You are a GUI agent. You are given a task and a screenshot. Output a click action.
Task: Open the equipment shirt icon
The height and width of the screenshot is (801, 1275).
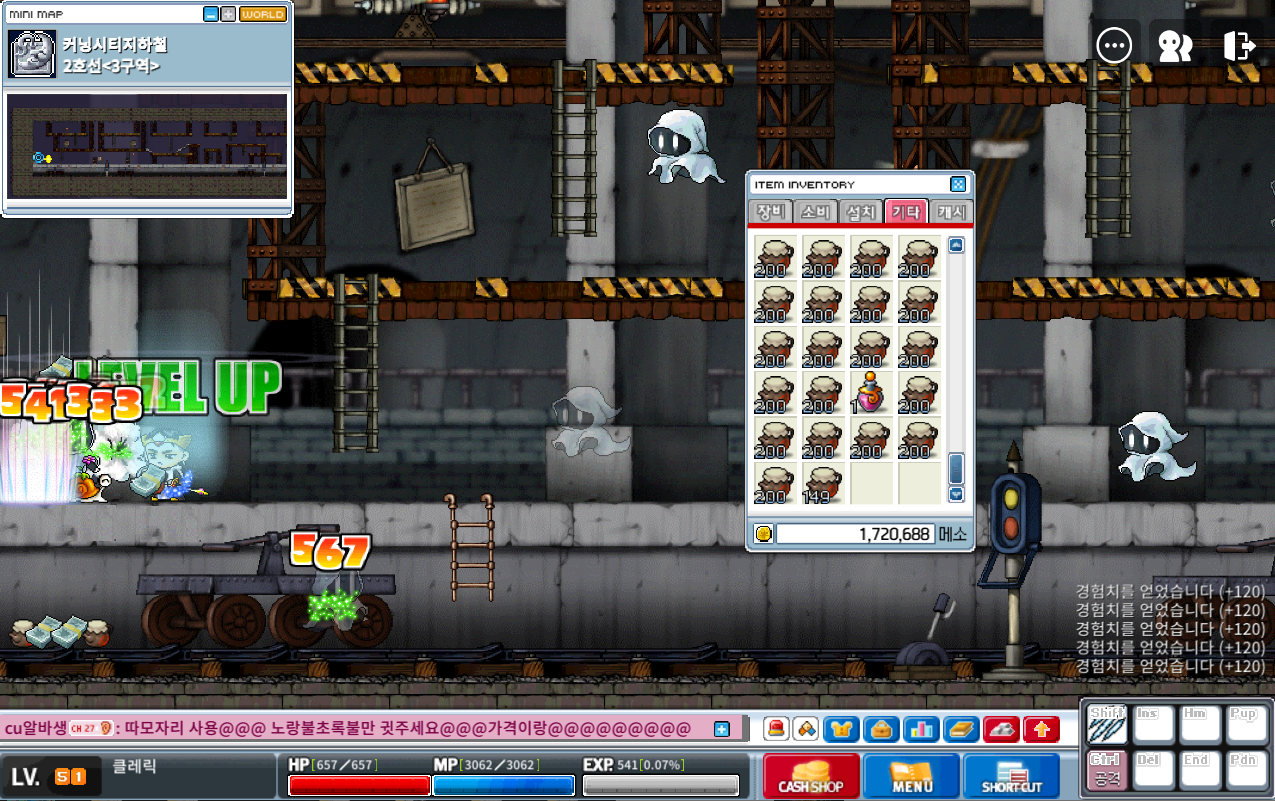click(841, 730)
